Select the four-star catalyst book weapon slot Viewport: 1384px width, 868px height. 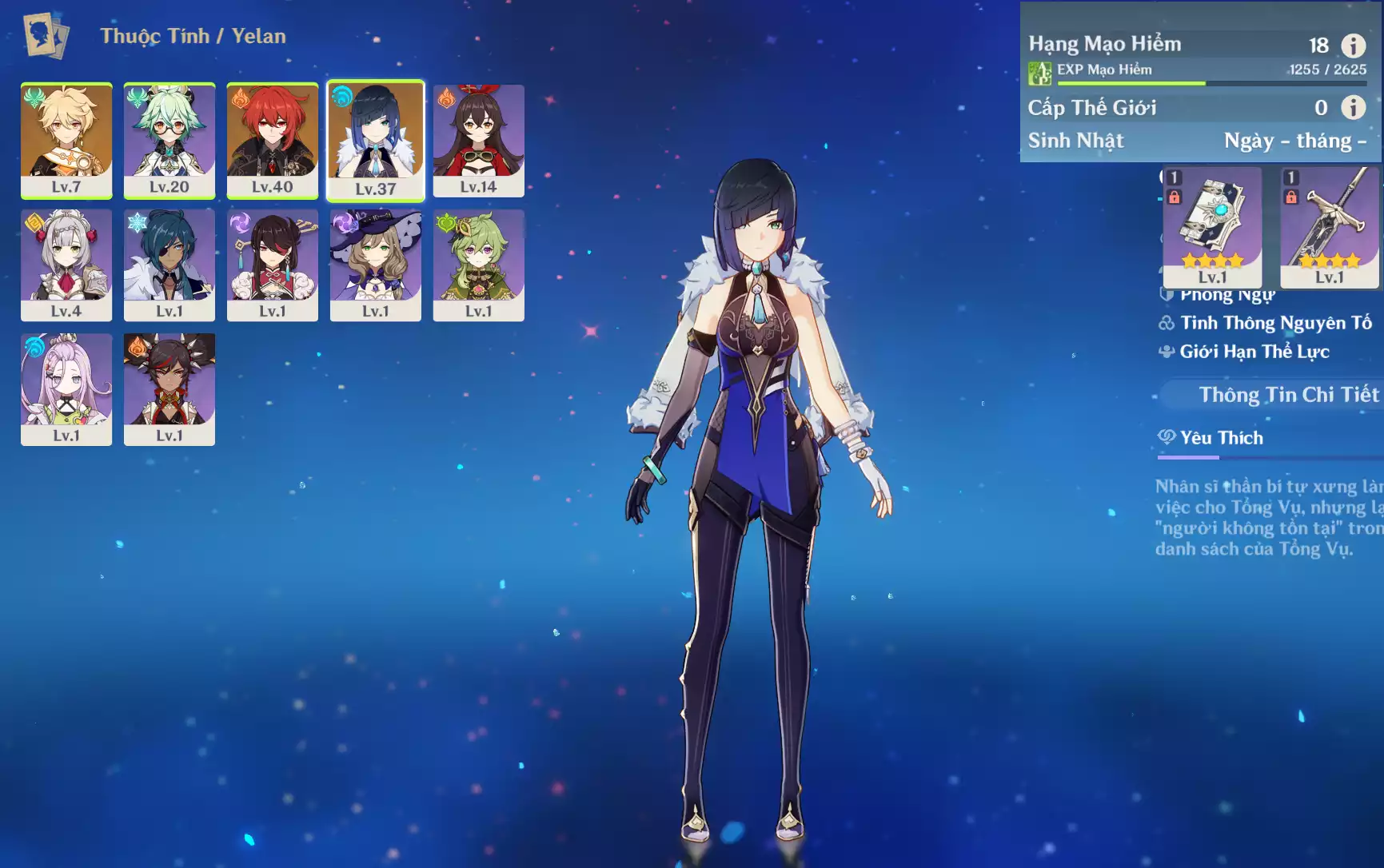[1212, 226]
